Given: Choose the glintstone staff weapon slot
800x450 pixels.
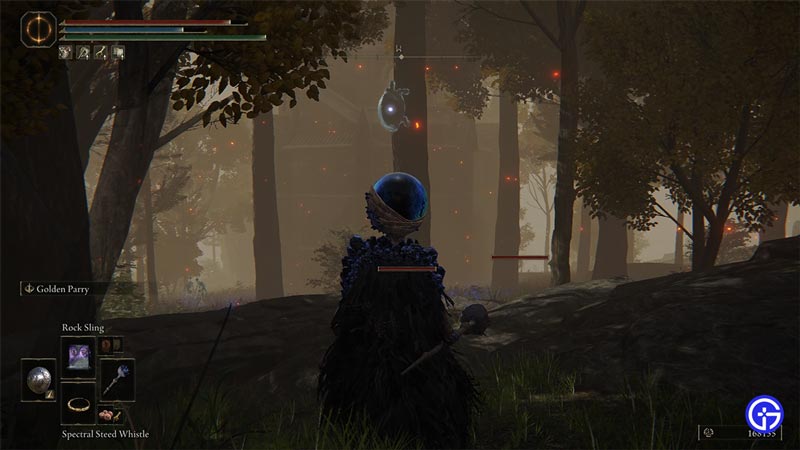Looking at the screenshot, I should [116, 380].
